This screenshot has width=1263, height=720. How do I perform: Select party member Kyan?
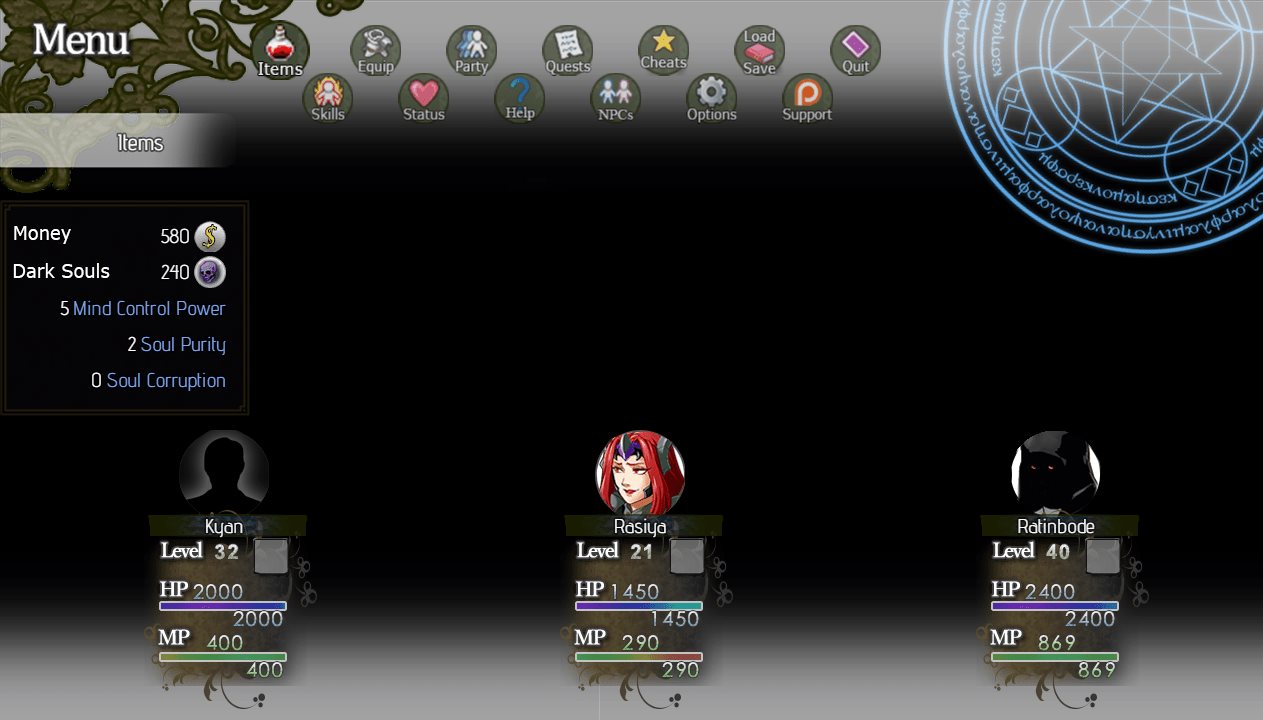(x=224, y=474)
